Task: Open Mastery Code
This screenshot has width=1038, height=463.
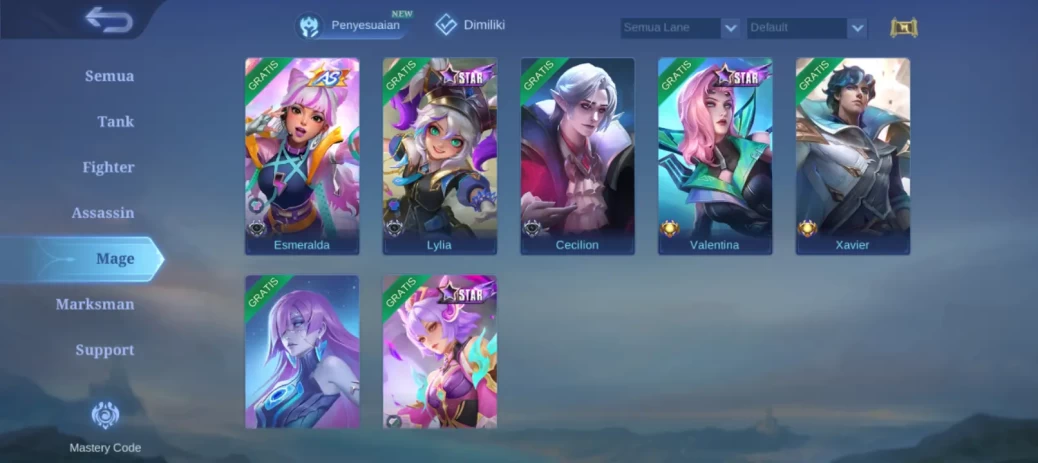Action: (x=105, y=426)
